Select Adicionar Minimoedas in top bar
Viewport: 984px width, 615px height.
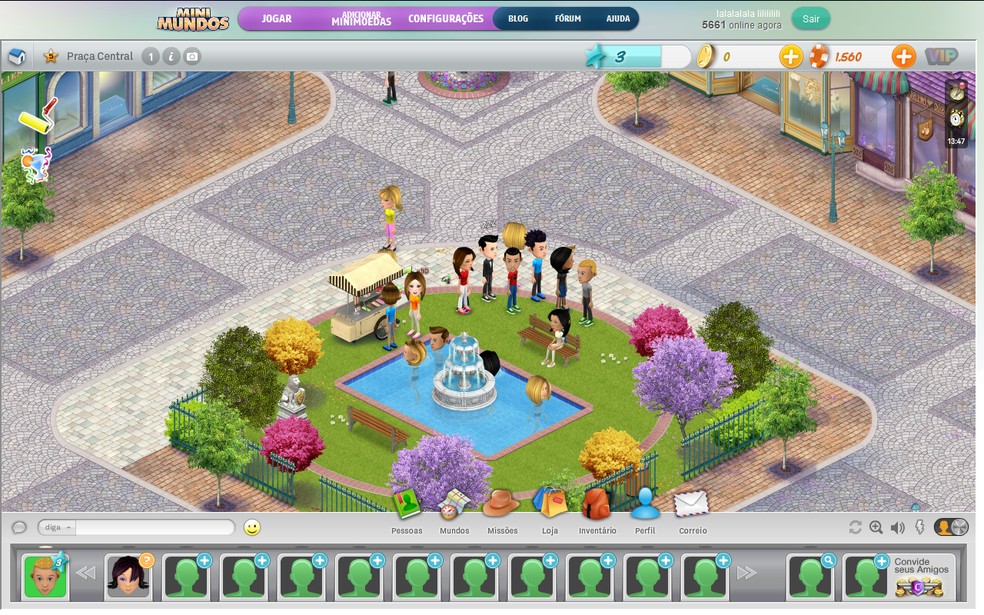pos(361,19)
